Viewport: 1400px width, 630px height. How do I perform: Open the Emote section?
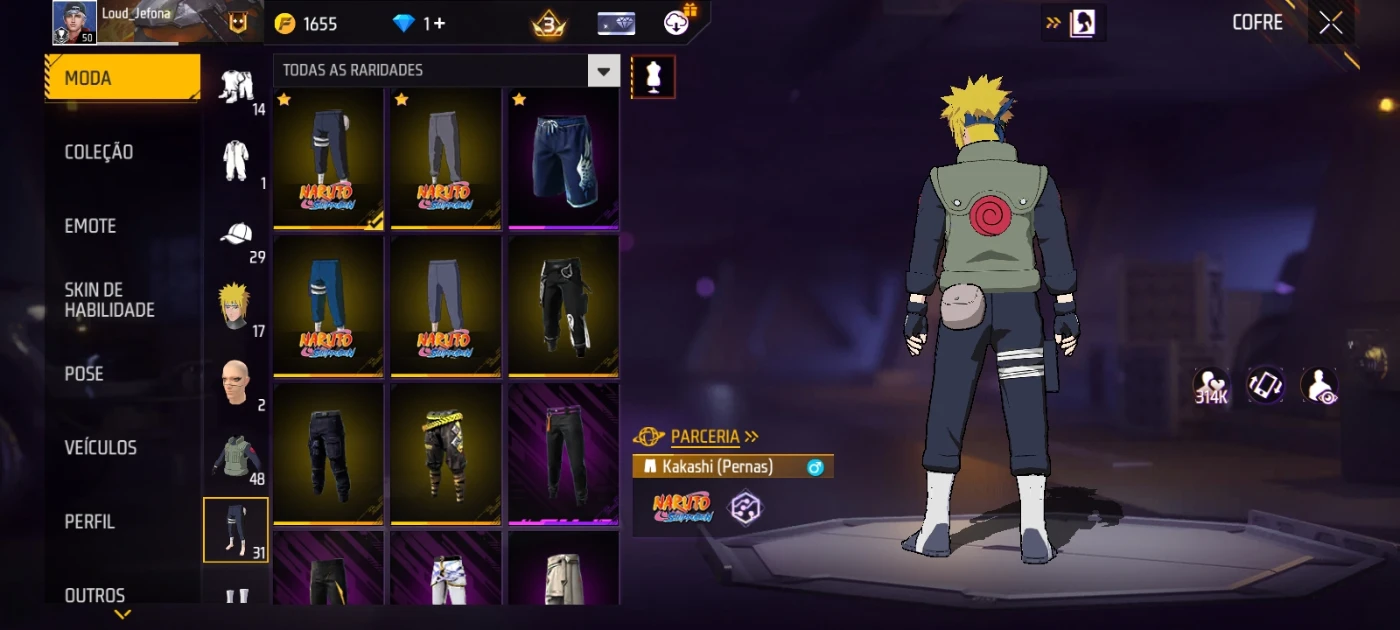91,226
